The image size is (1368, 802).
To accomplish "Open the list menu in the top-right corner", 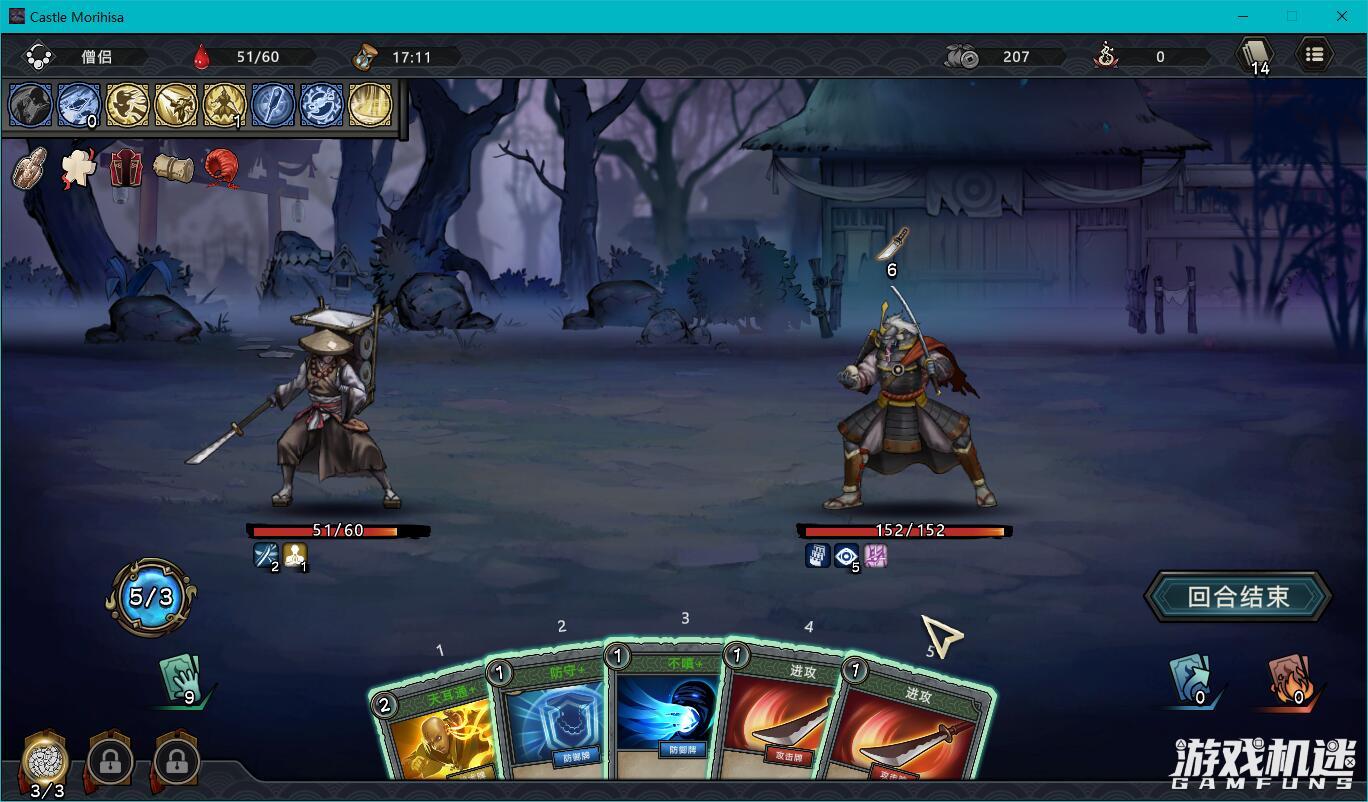I will pos(1315,54).
